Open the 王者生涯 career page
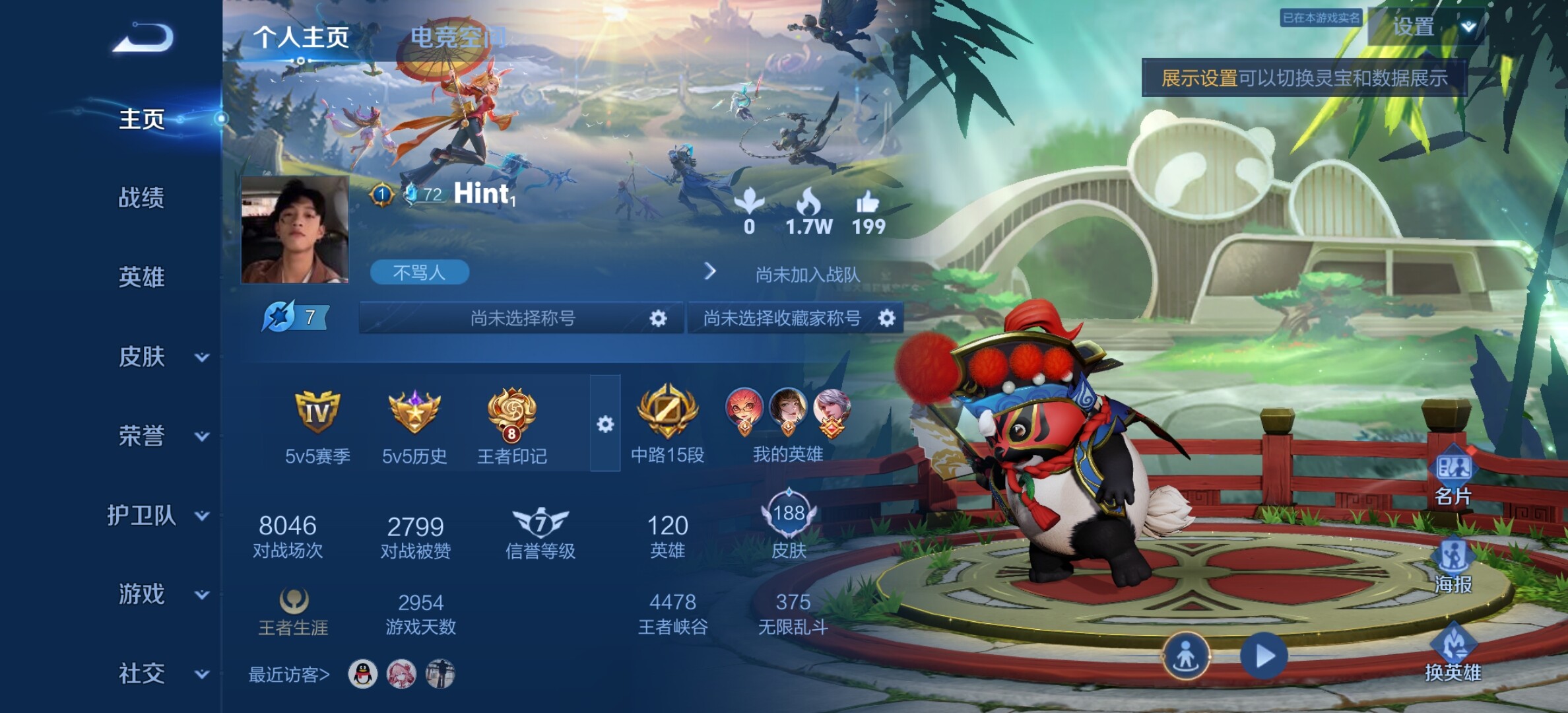The height and width of the screenshot is (713, 1568). 293,612
